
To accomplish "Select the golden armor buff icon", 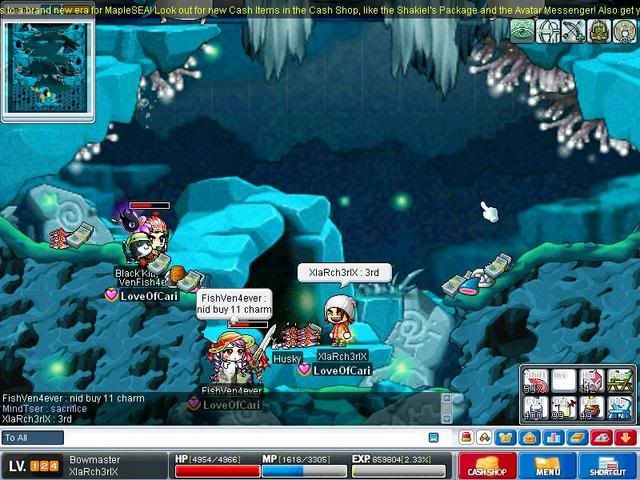I will tap(598, 31).
